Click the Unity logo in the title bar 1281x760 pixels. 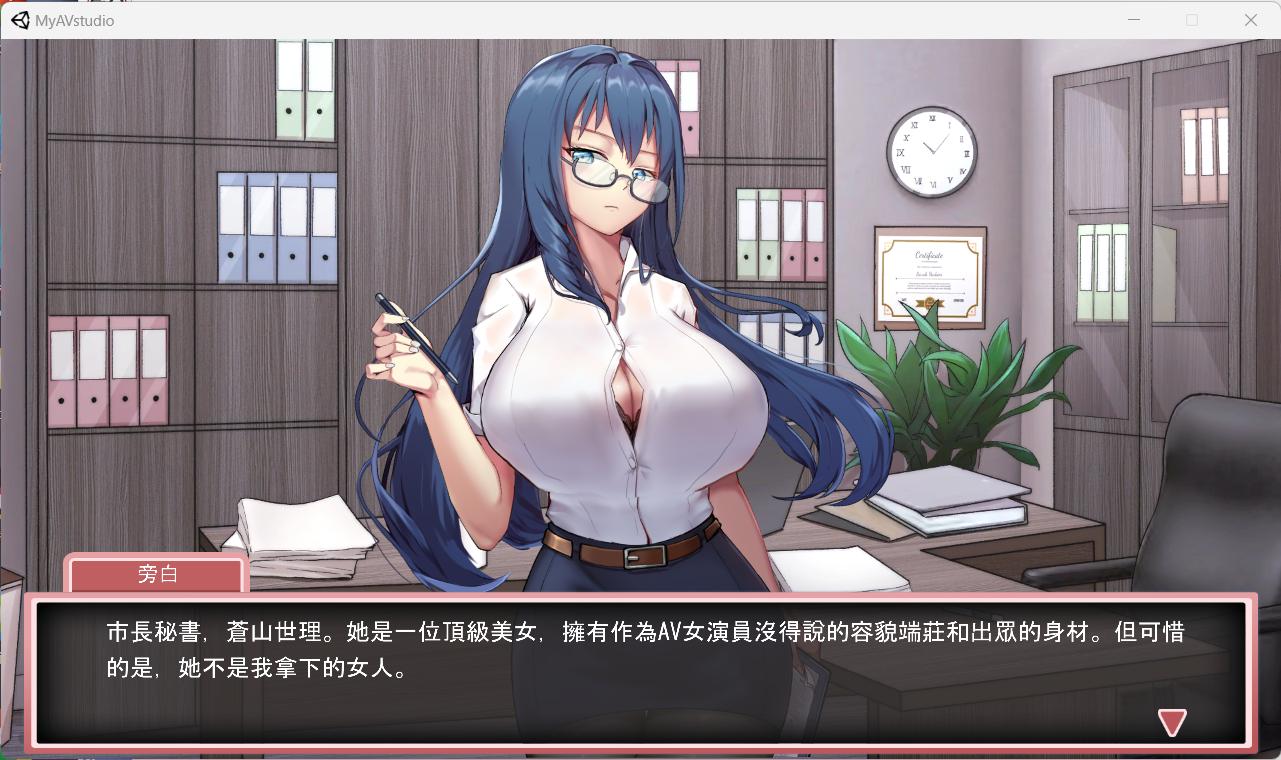pyautogui.click(x=19, y=19)
